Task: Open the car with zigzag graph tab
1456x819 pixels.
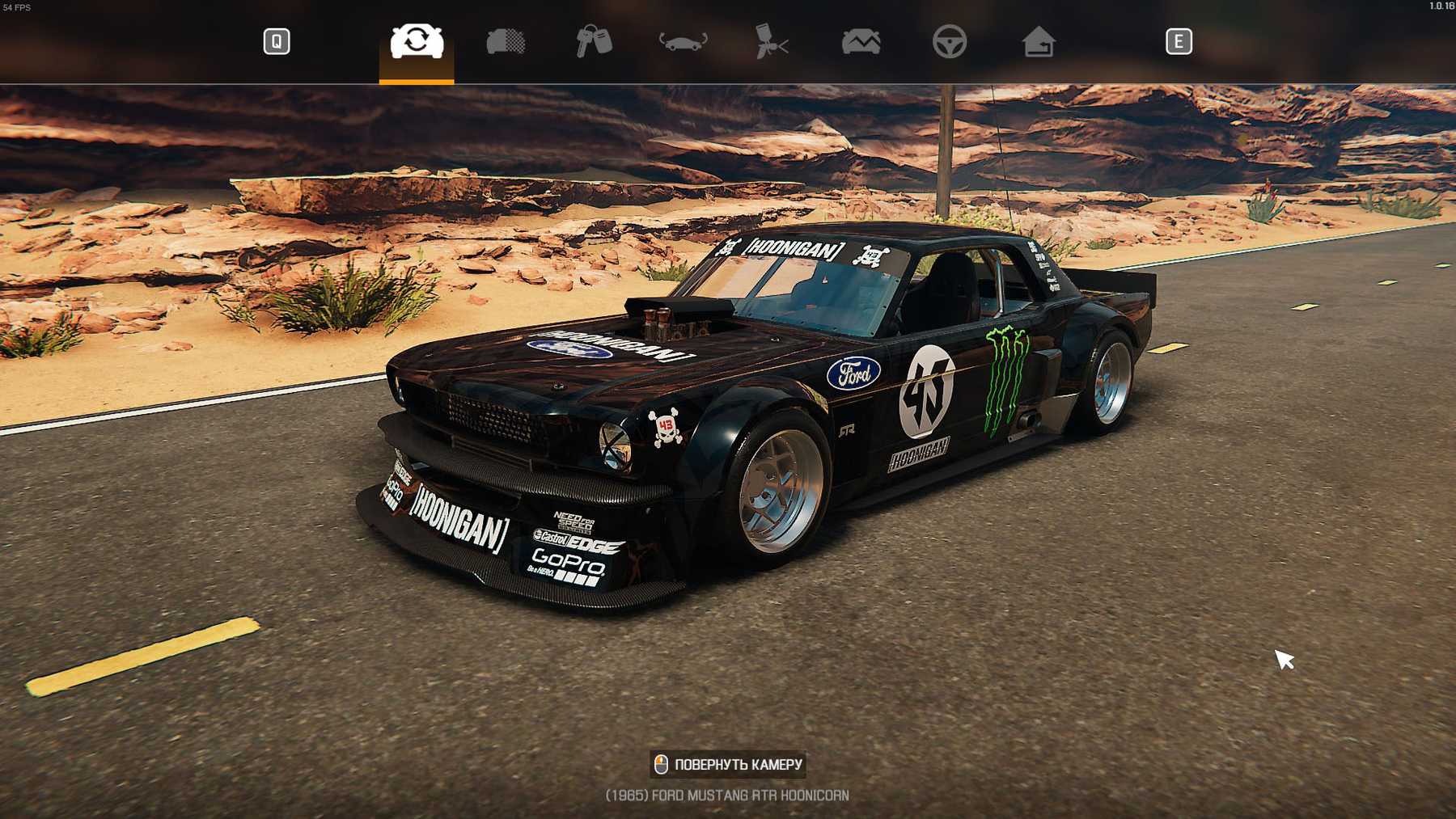Action: [861, 41]
